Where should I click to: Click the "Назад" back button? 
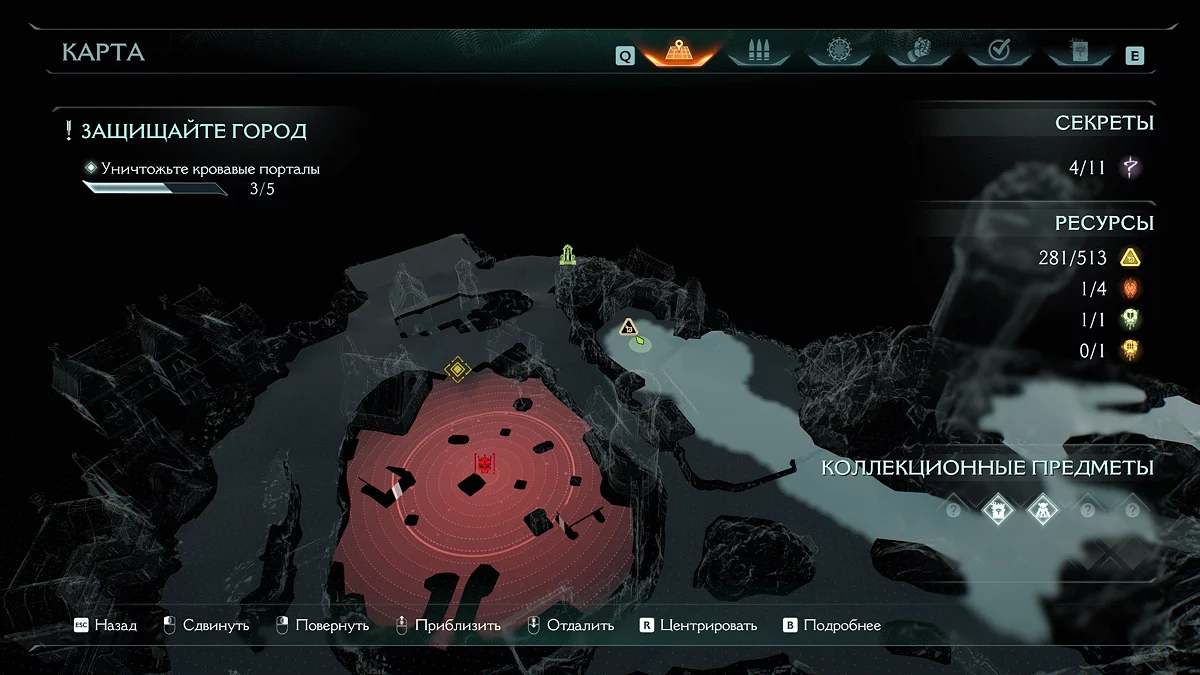point(106,625)
